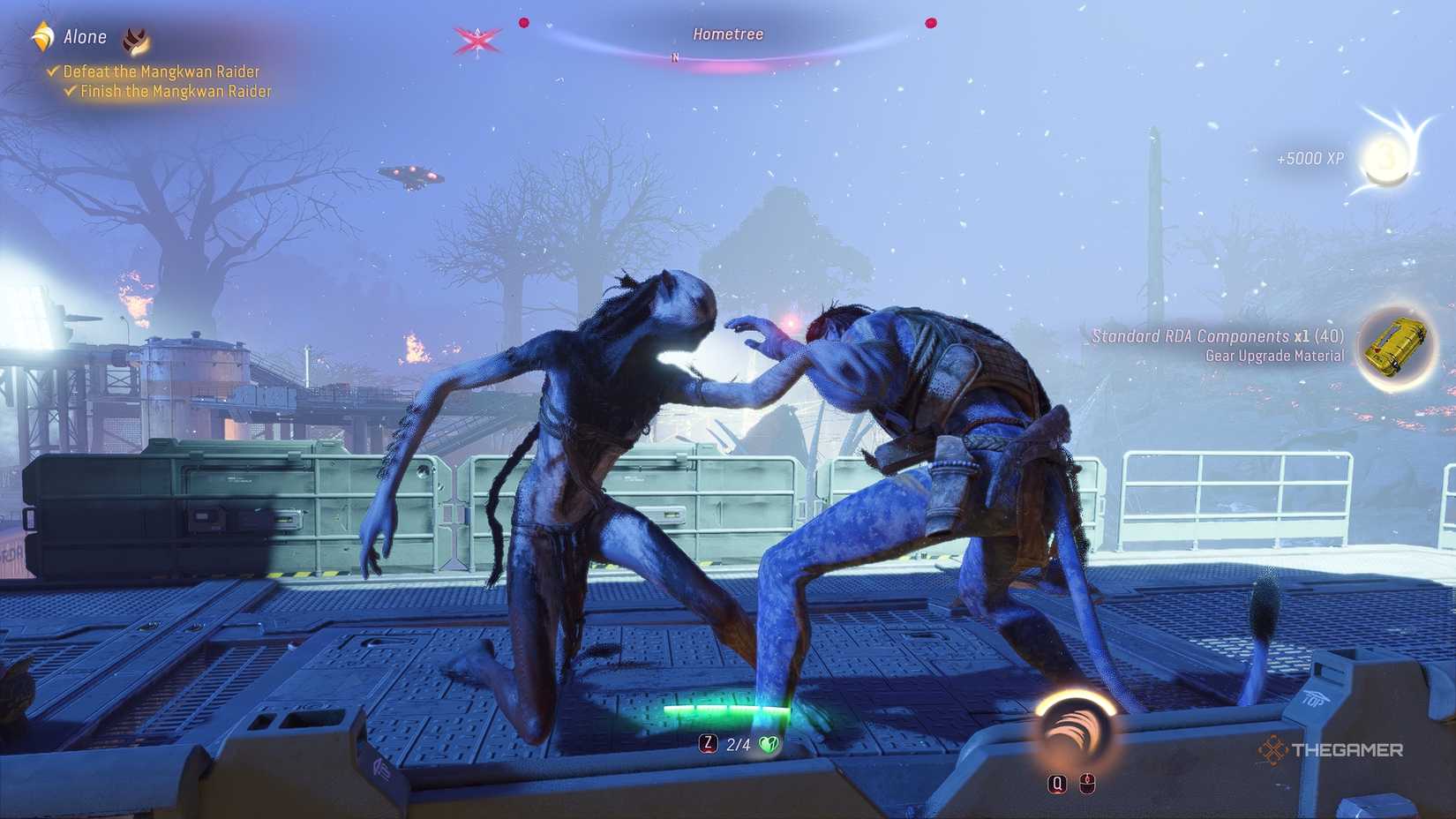The height and width of the screenshot is (819, 1456).
Task: Click the health heart icon near the ability bar
Action: (x=769, y=744)
